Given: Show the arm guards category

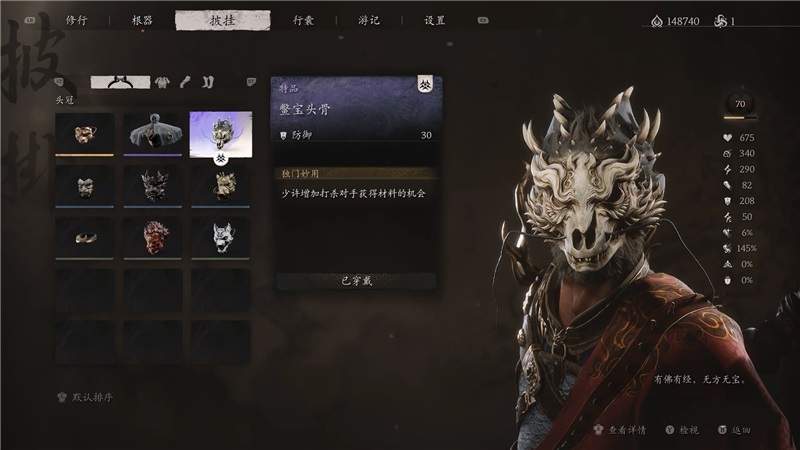Looking at the screenshot, I should click(187, 82).
